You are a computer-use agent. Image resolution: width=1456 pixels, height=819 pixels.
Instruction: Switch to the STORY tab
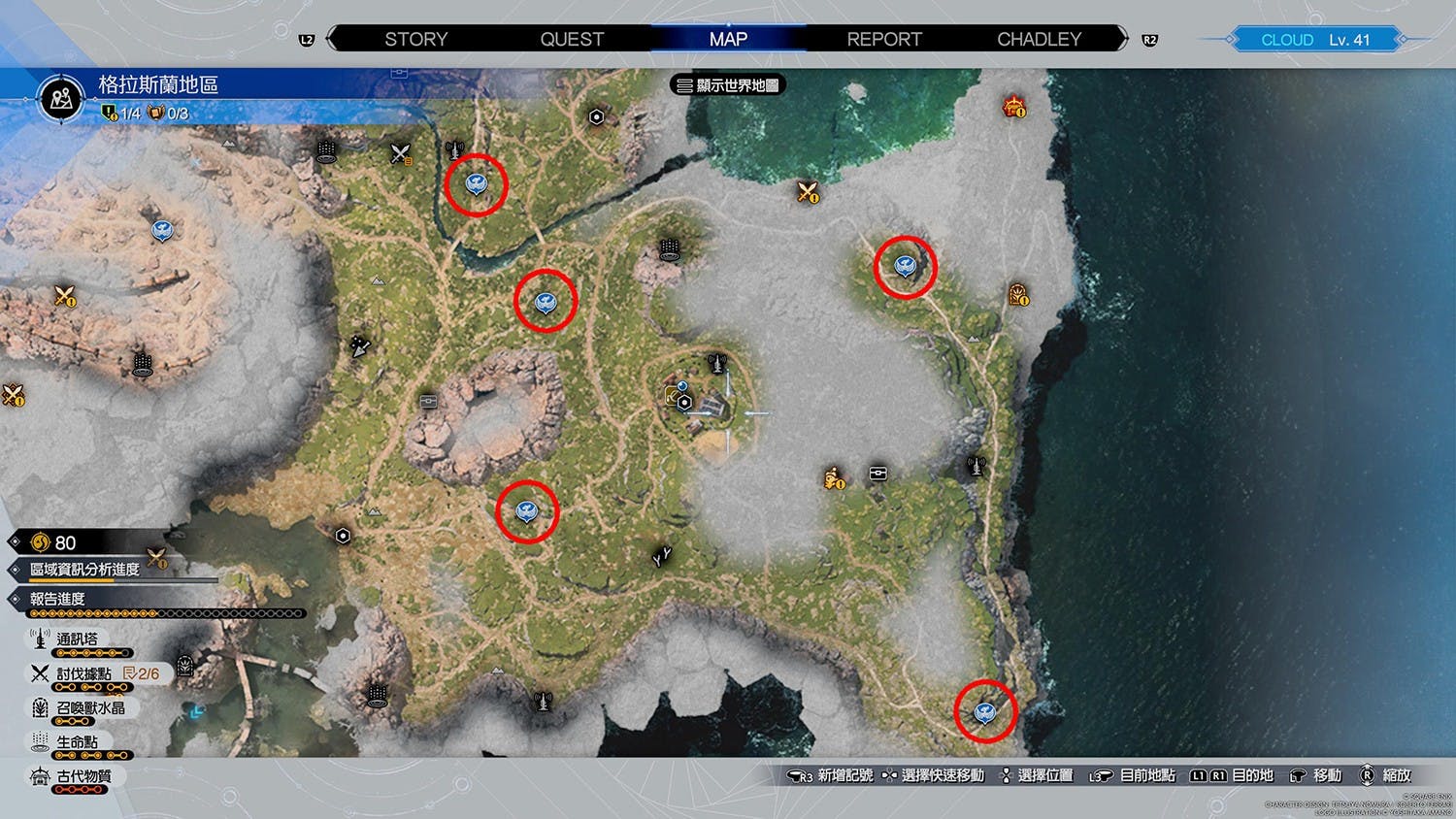[x=415, y=40]
